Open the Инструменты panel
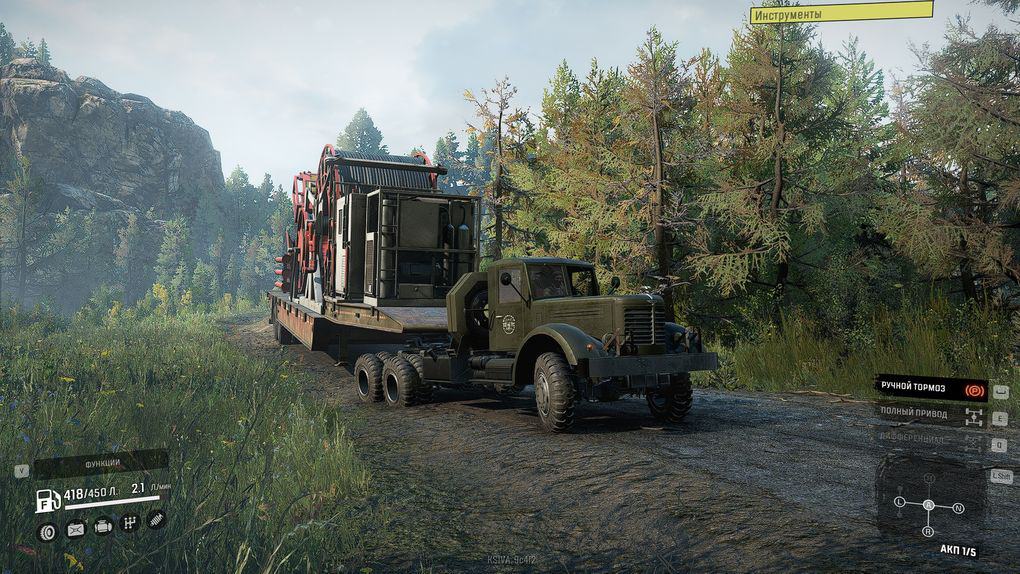The width and height of the screenshot is (1020, 574). 841,13
